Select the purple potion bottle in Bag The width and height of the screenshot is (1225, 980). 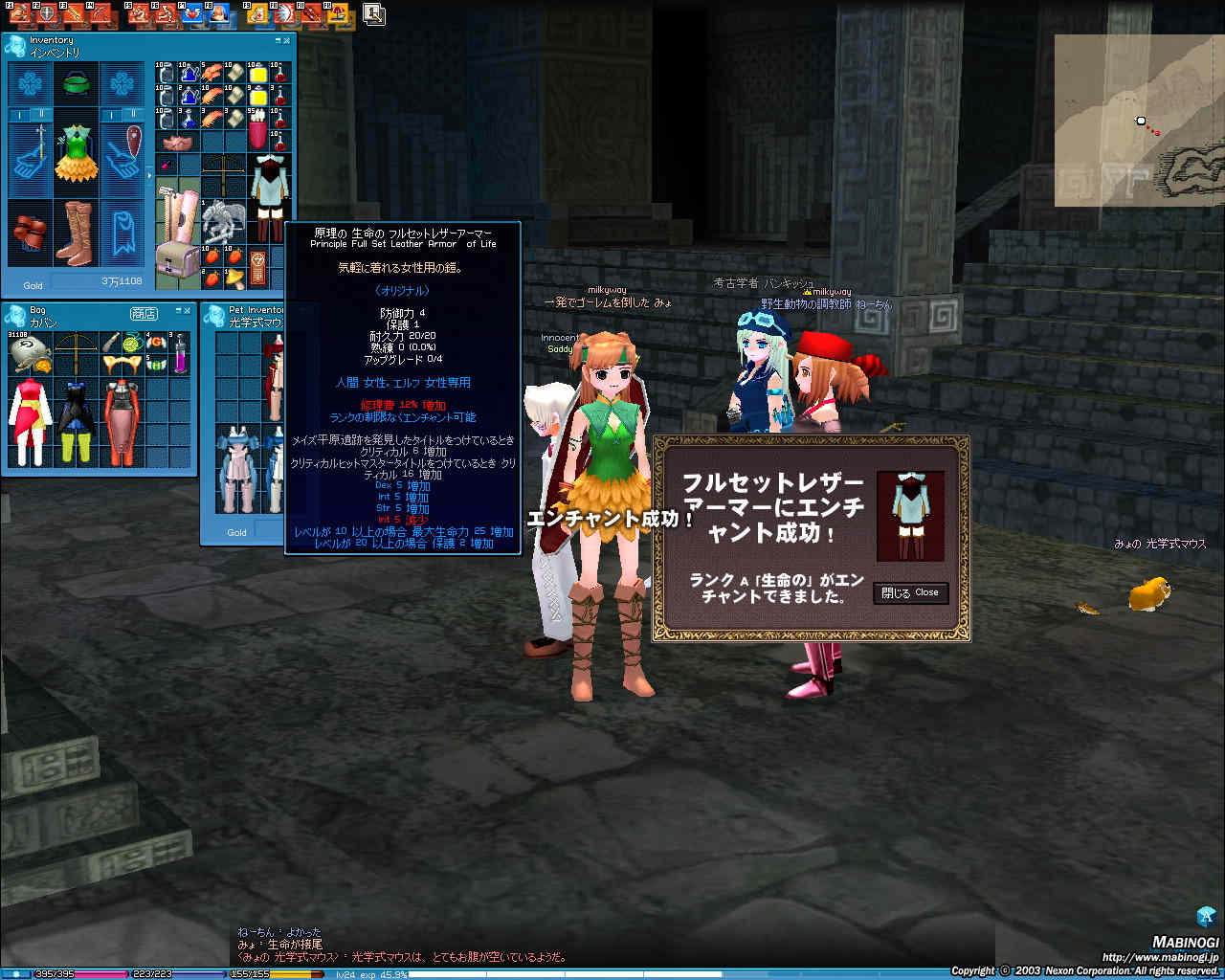(x=181, y=354)
